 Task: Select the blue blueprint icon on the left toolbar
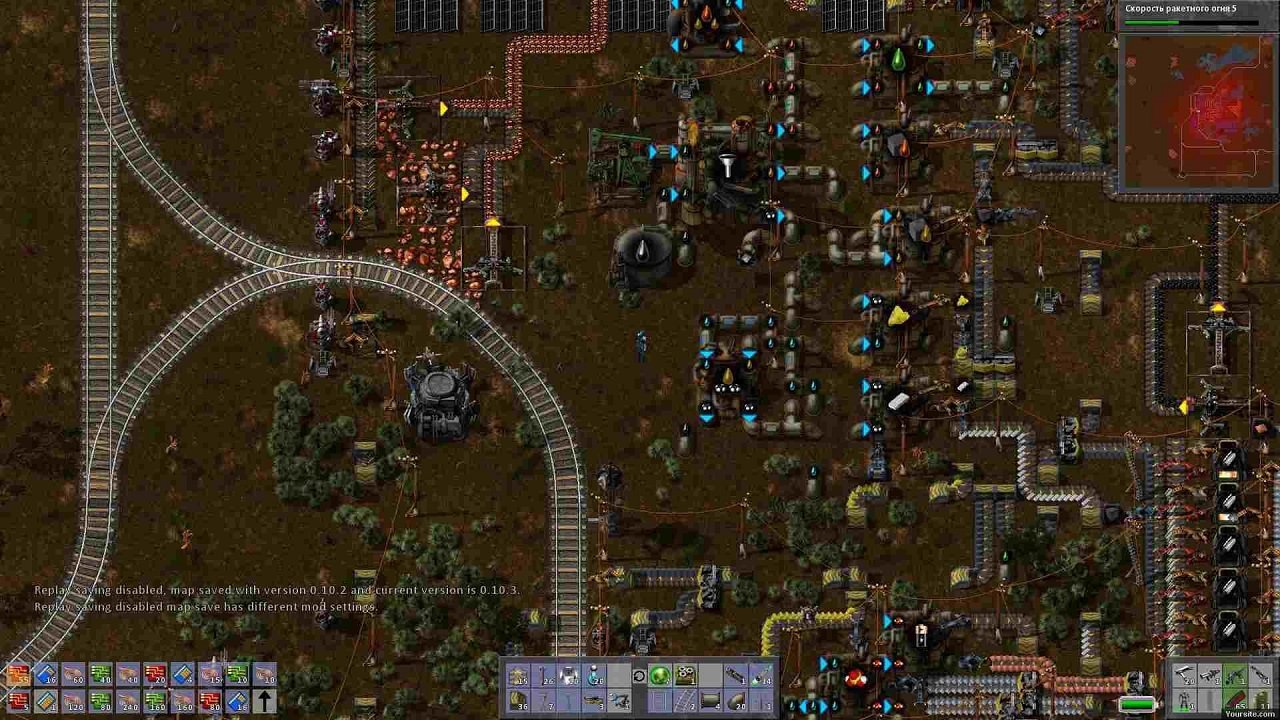pyautogui.click(x=44, y=674)
